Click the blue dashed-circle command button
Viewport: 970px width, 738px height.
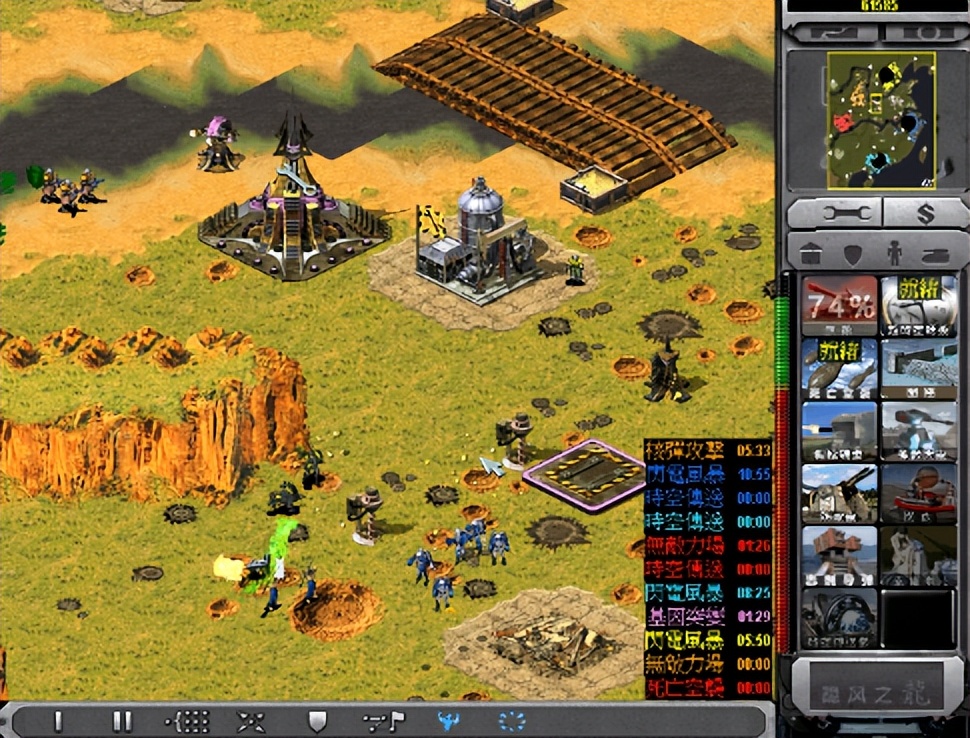point(512,720)
